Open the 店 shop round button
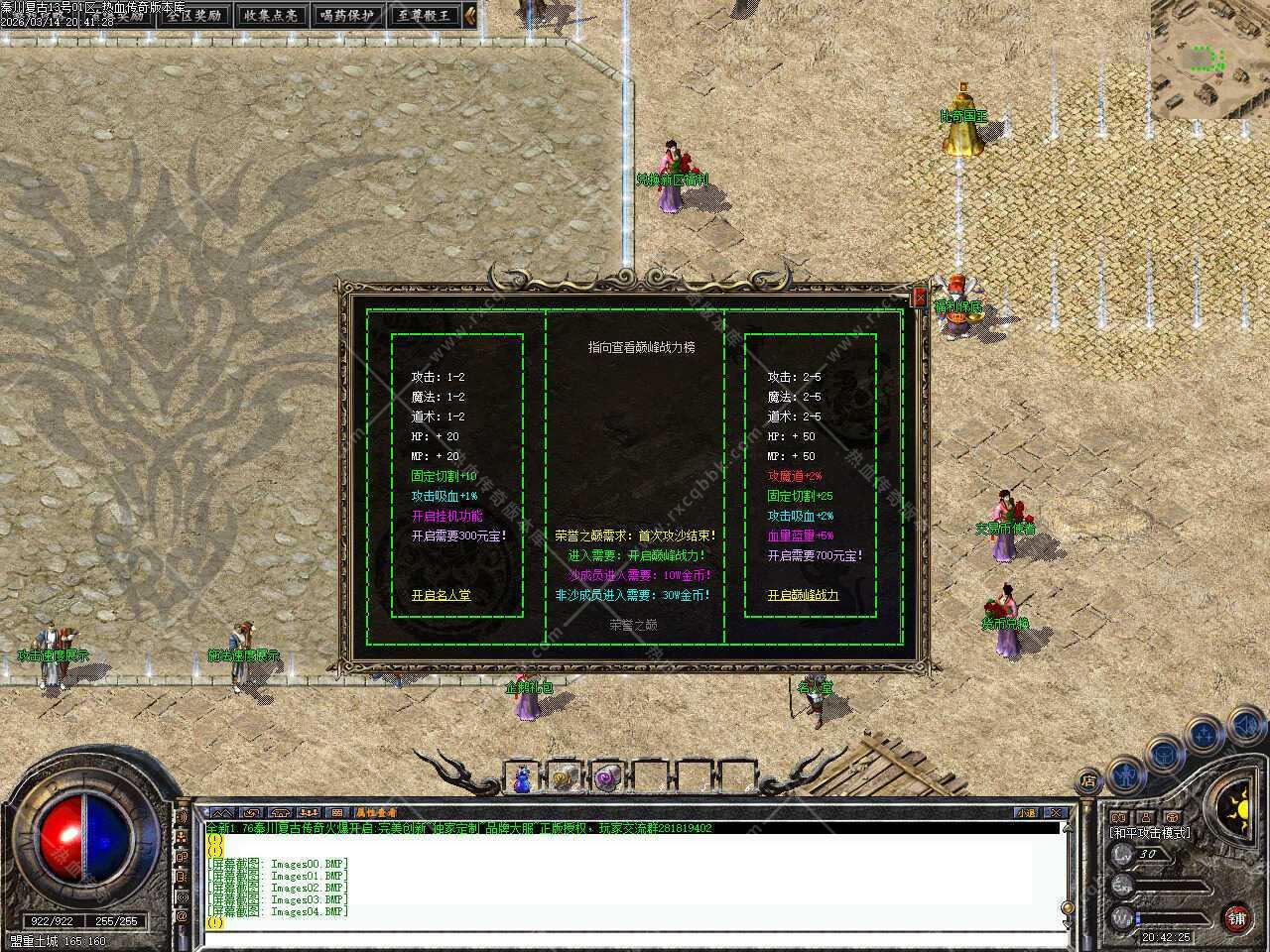1270x952 pixels. point(1088,781)
